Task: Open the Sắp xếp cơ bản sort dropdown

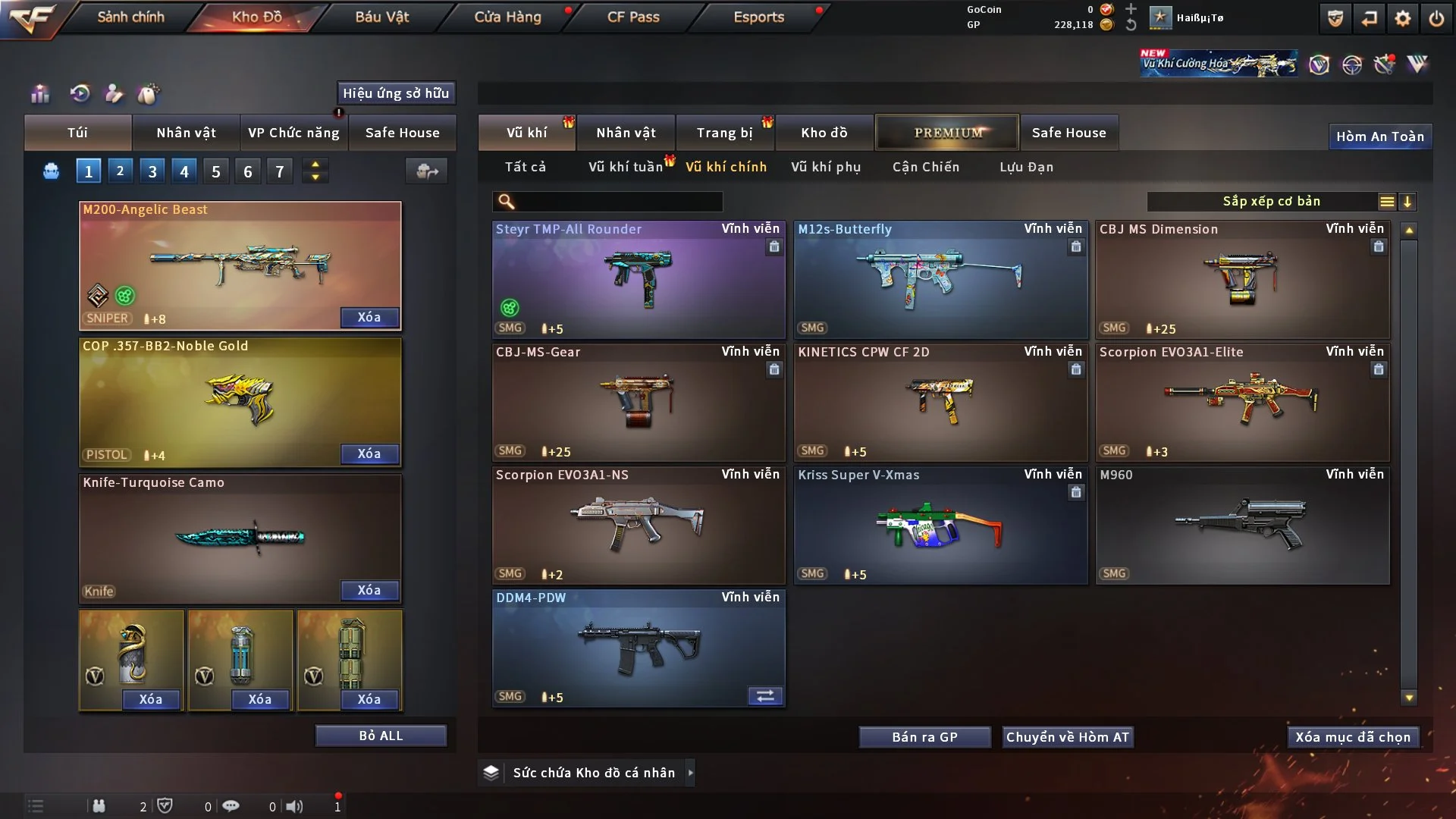Action: 1271,202
